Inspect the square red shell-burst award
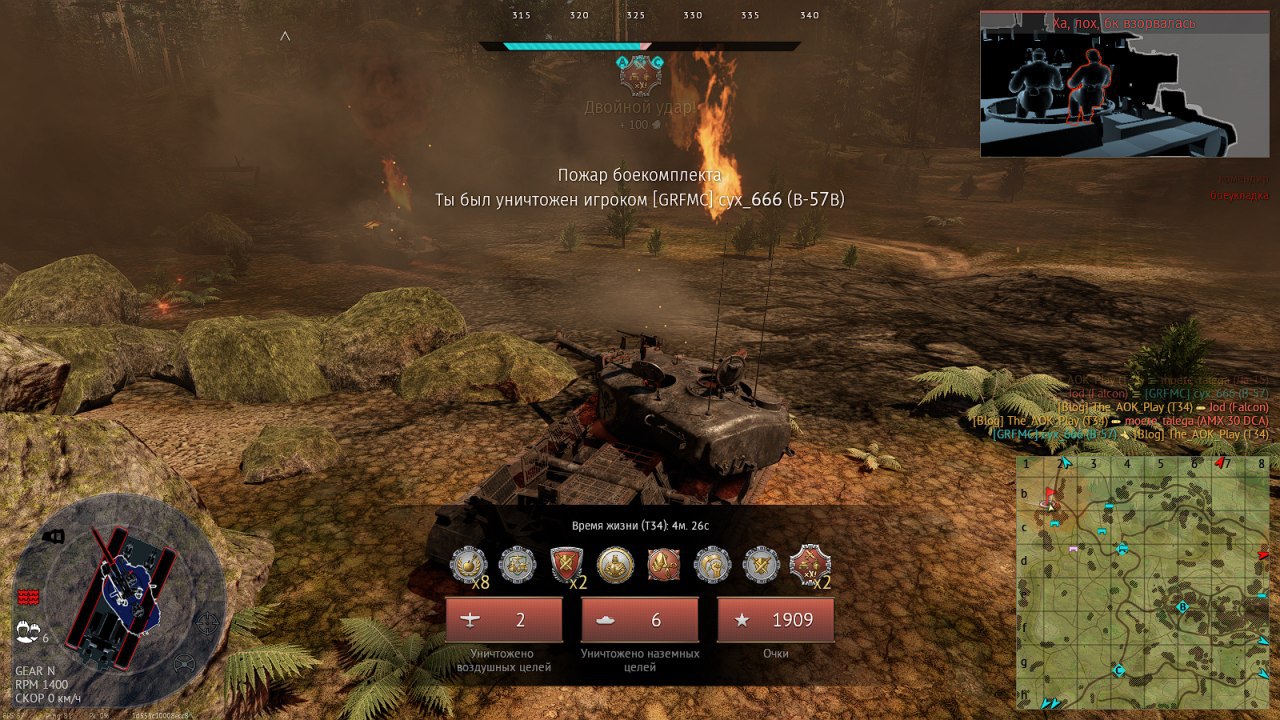Viewport: 1280px width, 720px height. (x=664, y=565)
